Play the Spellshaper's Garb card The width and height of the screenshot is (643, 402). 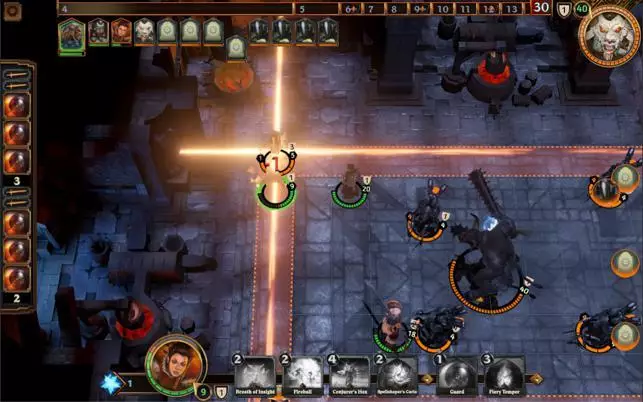pyautogui.click(x=396, y=375)
